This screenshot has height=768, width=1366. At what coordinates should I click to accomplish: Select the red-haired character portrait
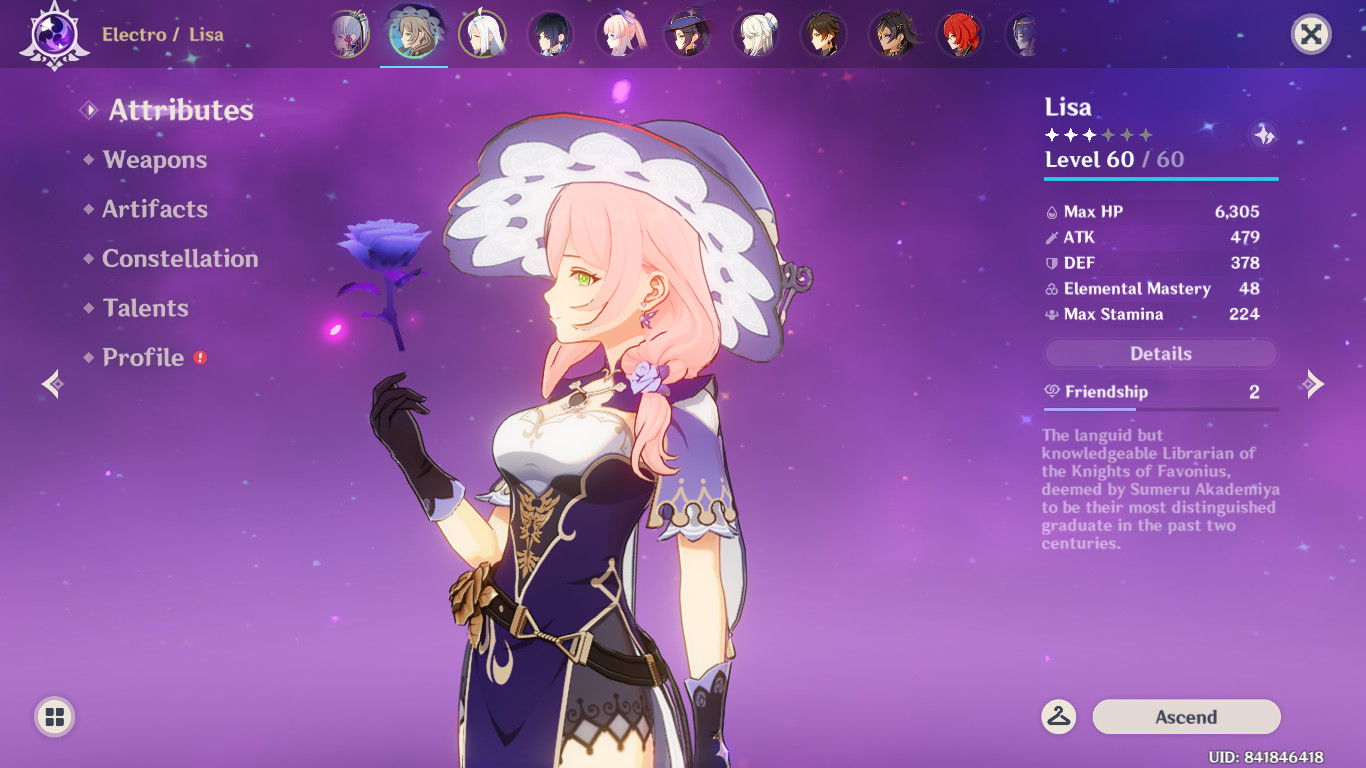click(x=961, y=33)
